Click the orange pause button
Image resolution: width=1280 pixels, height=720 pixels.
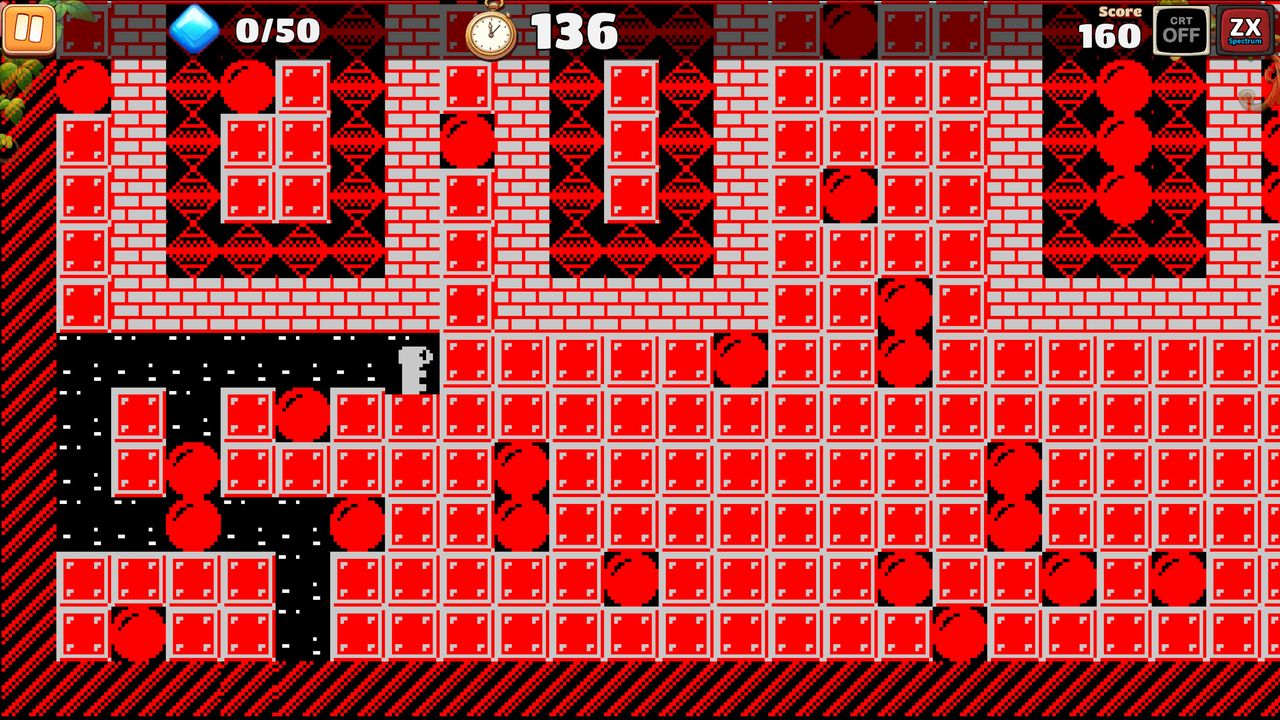[28, 30]
